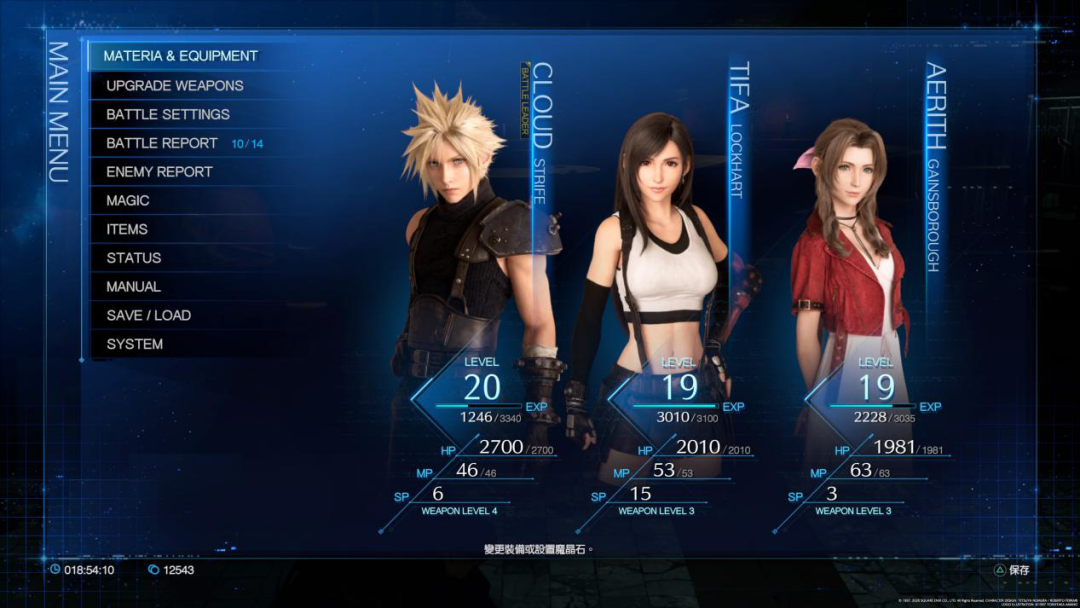The height and width of the screenshot is (608, 1080).
Task: Open the Materia & Equipment menu
Action: [x=181, y=56]
